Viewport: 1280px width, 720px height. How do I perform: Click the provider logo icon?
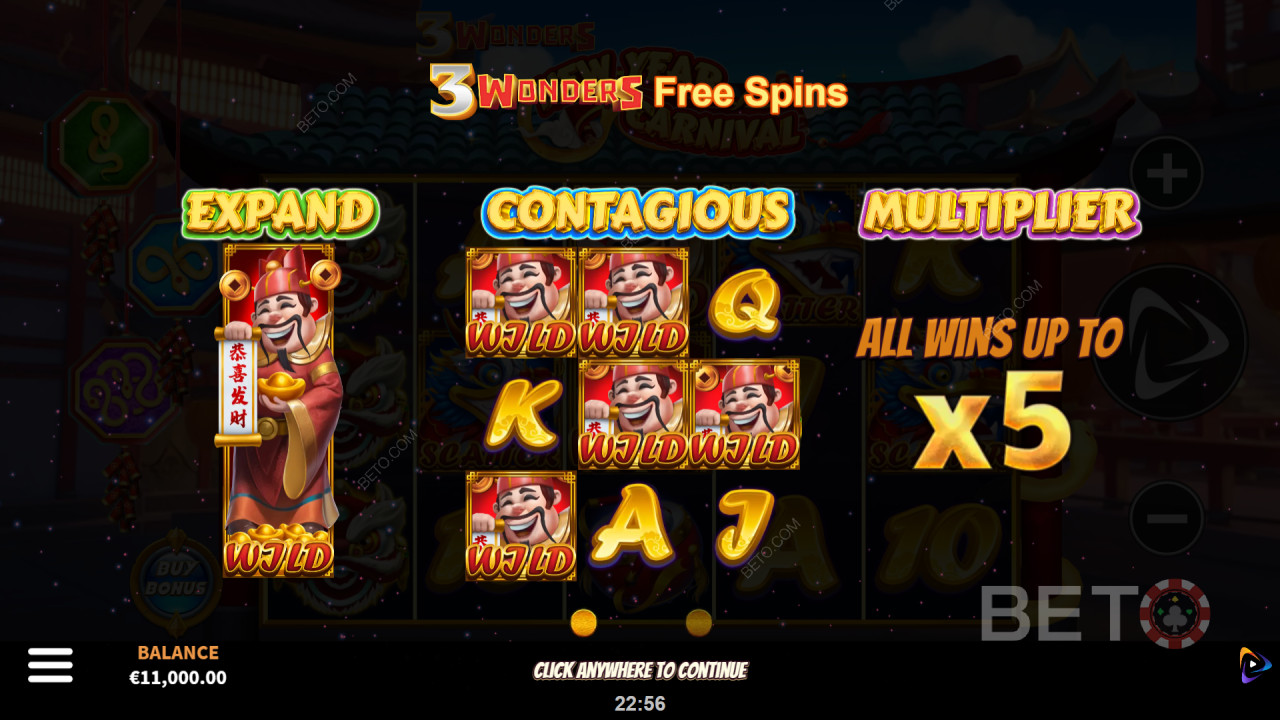click(x=1254, y=665)
